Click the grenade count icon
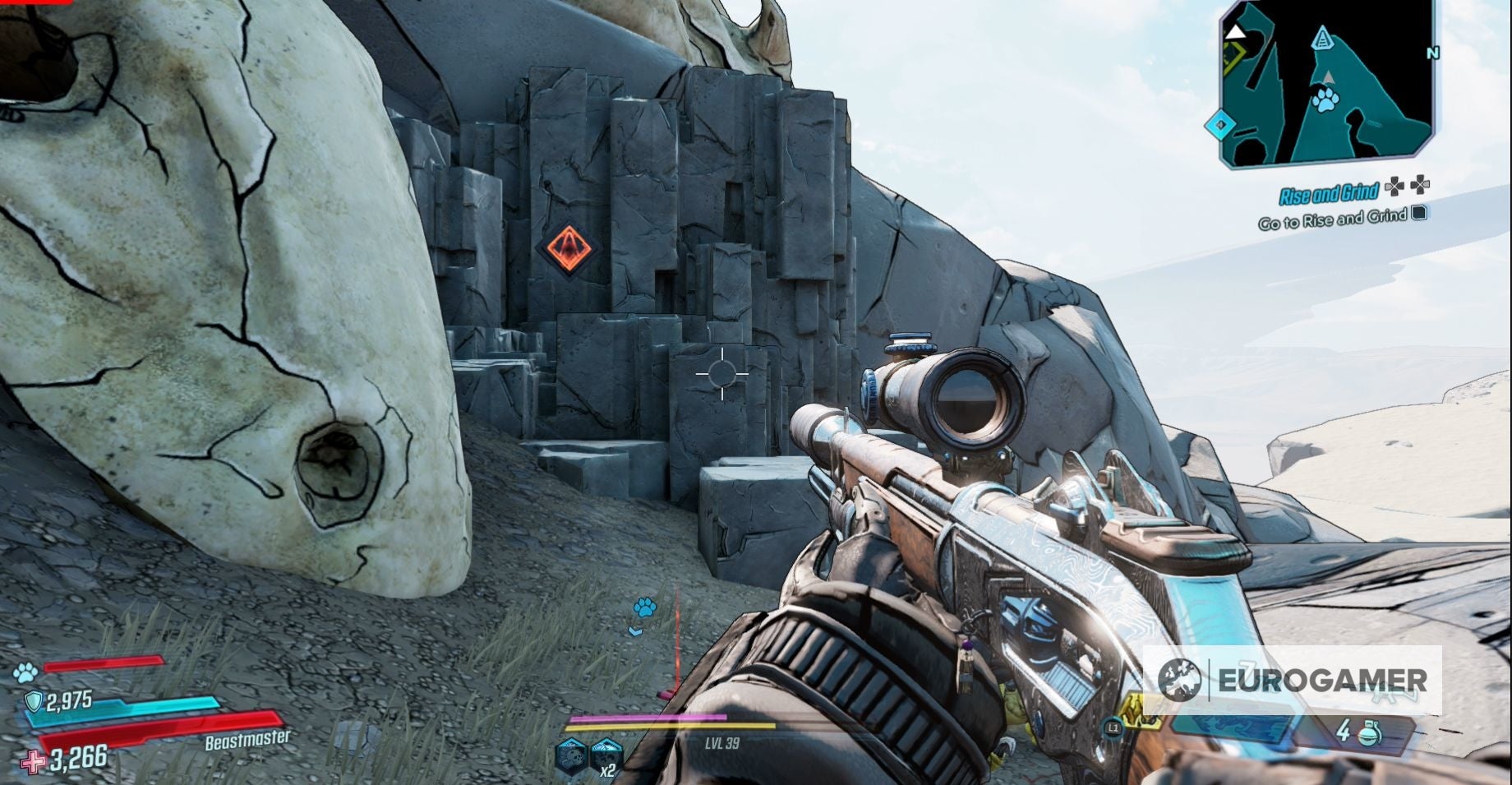 coord(1370,731)
